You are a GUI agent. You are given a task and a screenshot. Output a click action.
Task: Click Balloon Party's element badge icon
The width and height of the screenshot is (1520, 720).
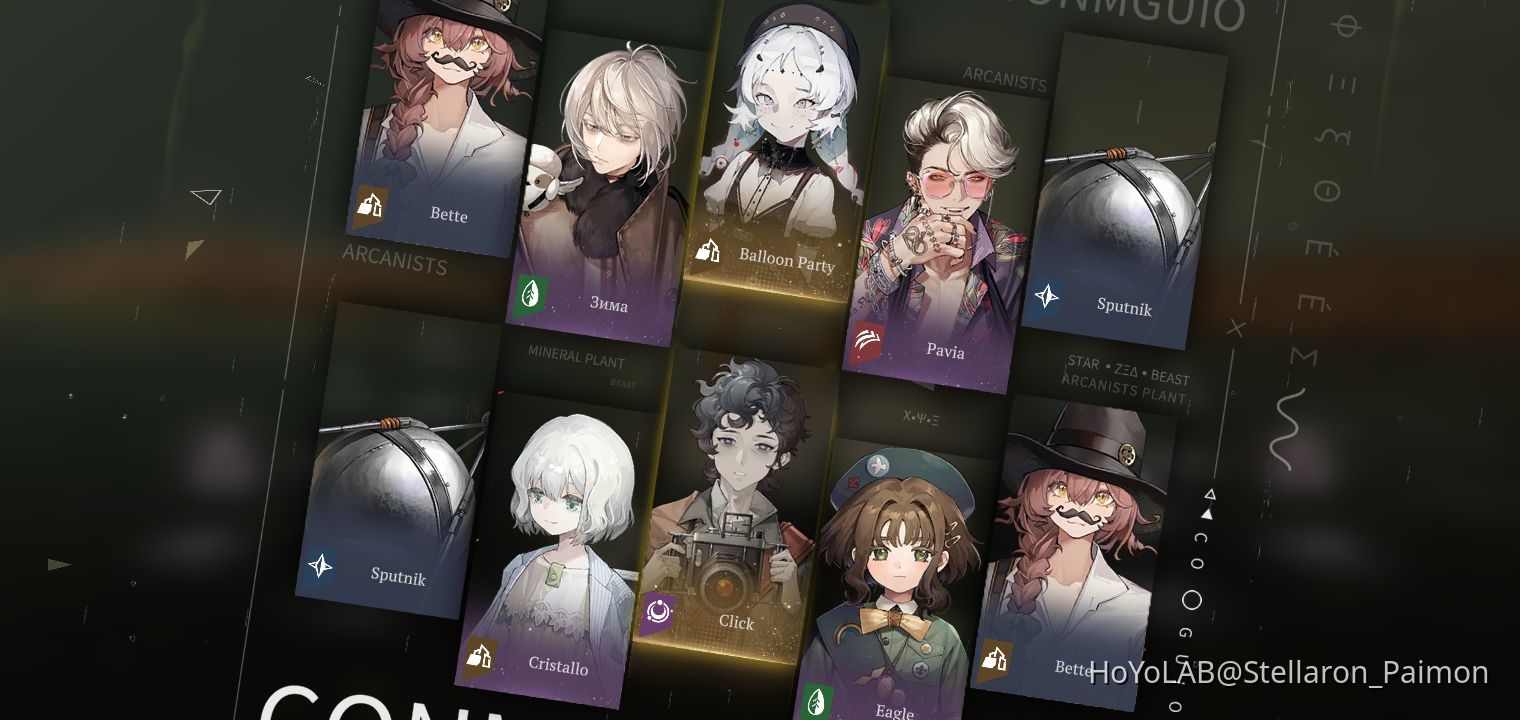coord(708,252)
